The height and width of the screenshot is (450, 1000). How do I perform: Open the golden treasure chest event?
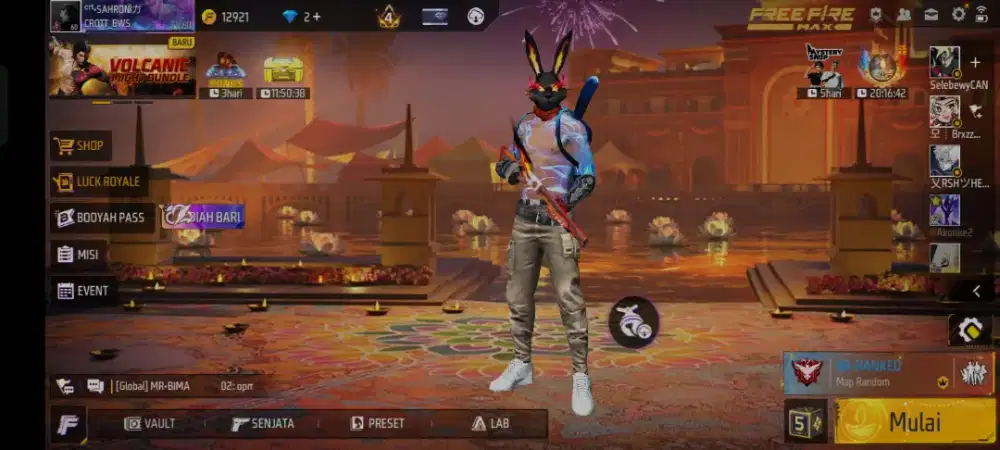click(283, 70)
